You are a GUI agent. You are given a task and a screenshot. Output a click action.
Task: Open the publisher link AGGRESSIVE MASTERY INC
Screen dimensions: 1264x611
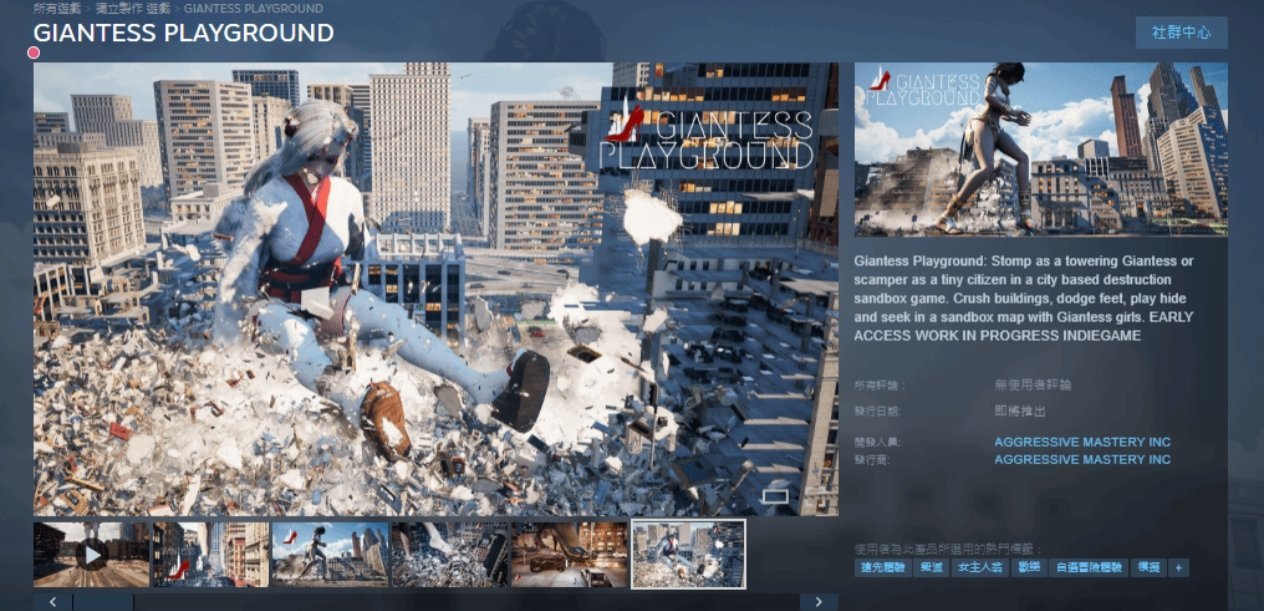point(1082,459)
